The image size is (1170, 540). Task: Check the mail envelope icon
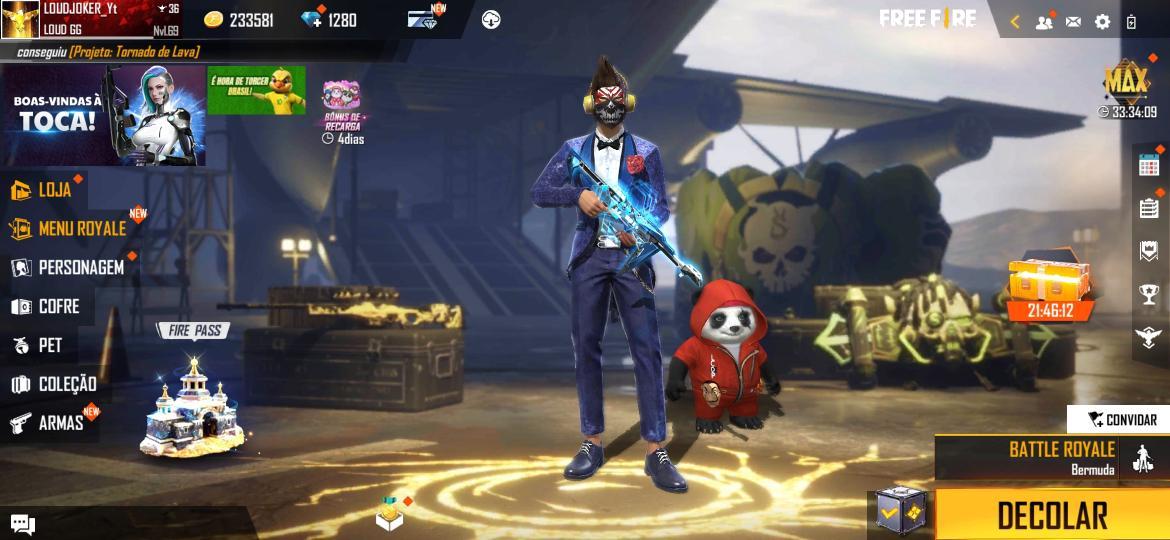(1073, 21)
